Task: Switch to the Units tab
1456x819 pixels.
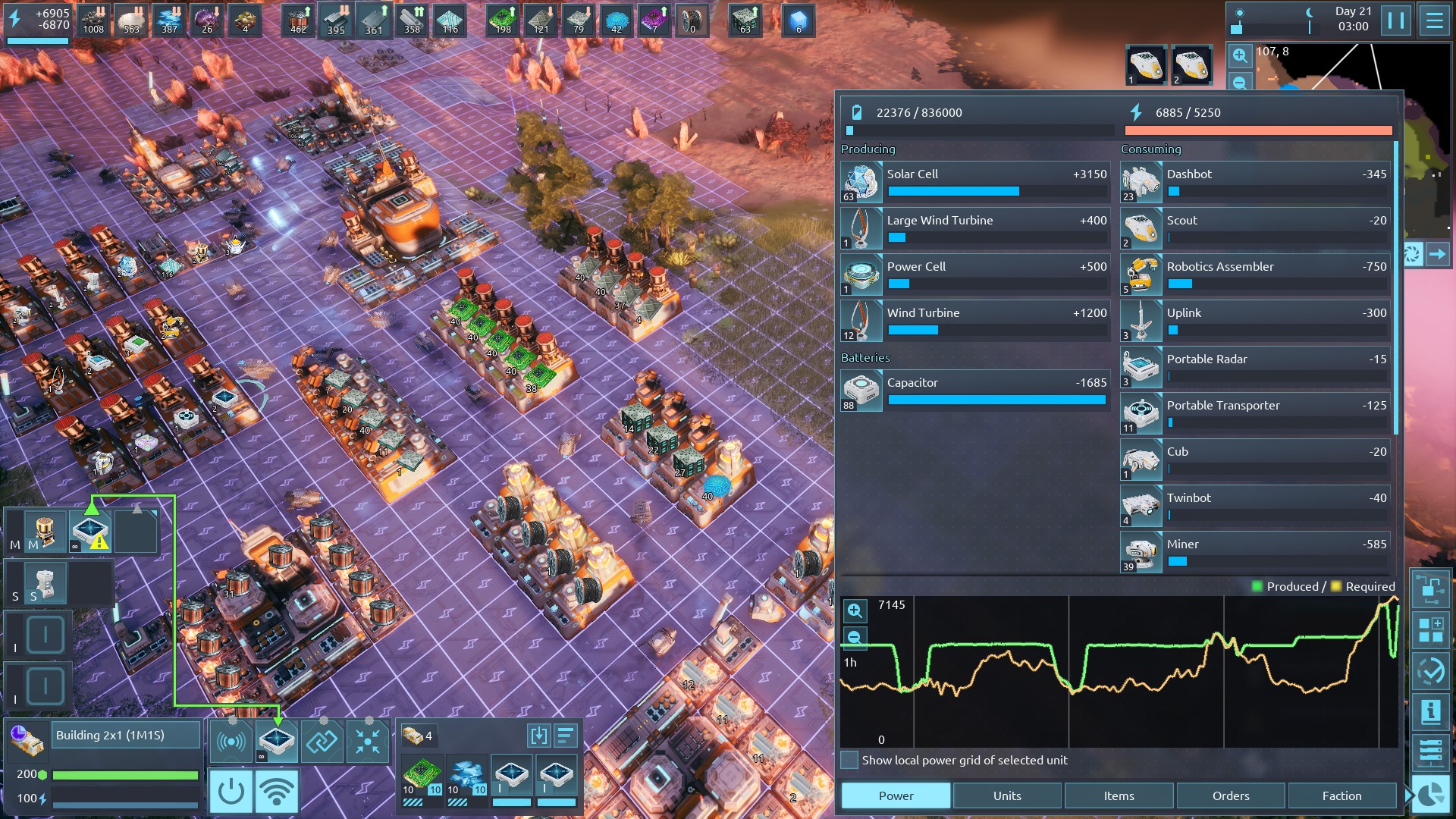Action: 1007,795
